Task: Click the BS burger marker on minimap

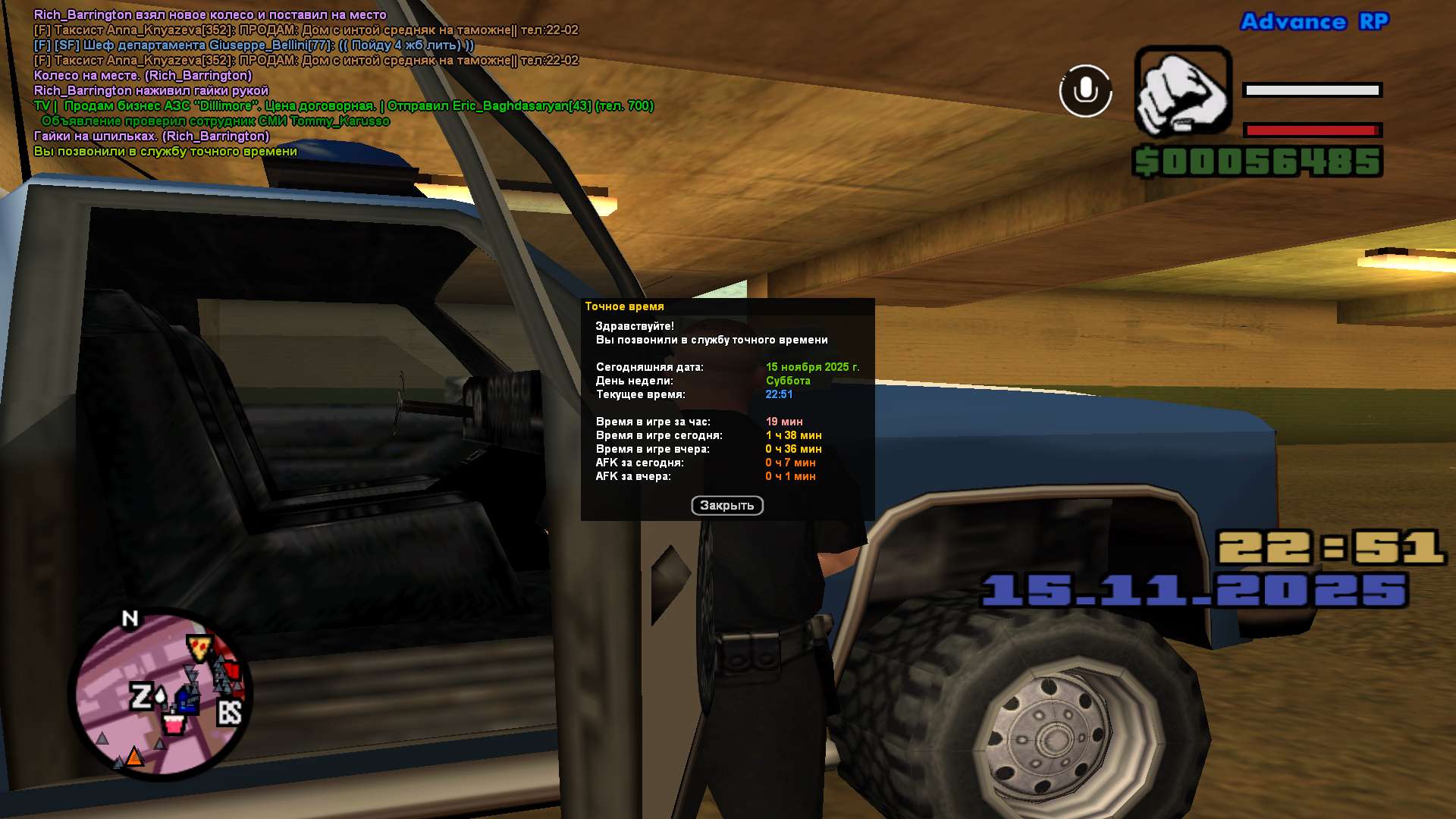Action: pyautogui.click(x=229, y=713)
